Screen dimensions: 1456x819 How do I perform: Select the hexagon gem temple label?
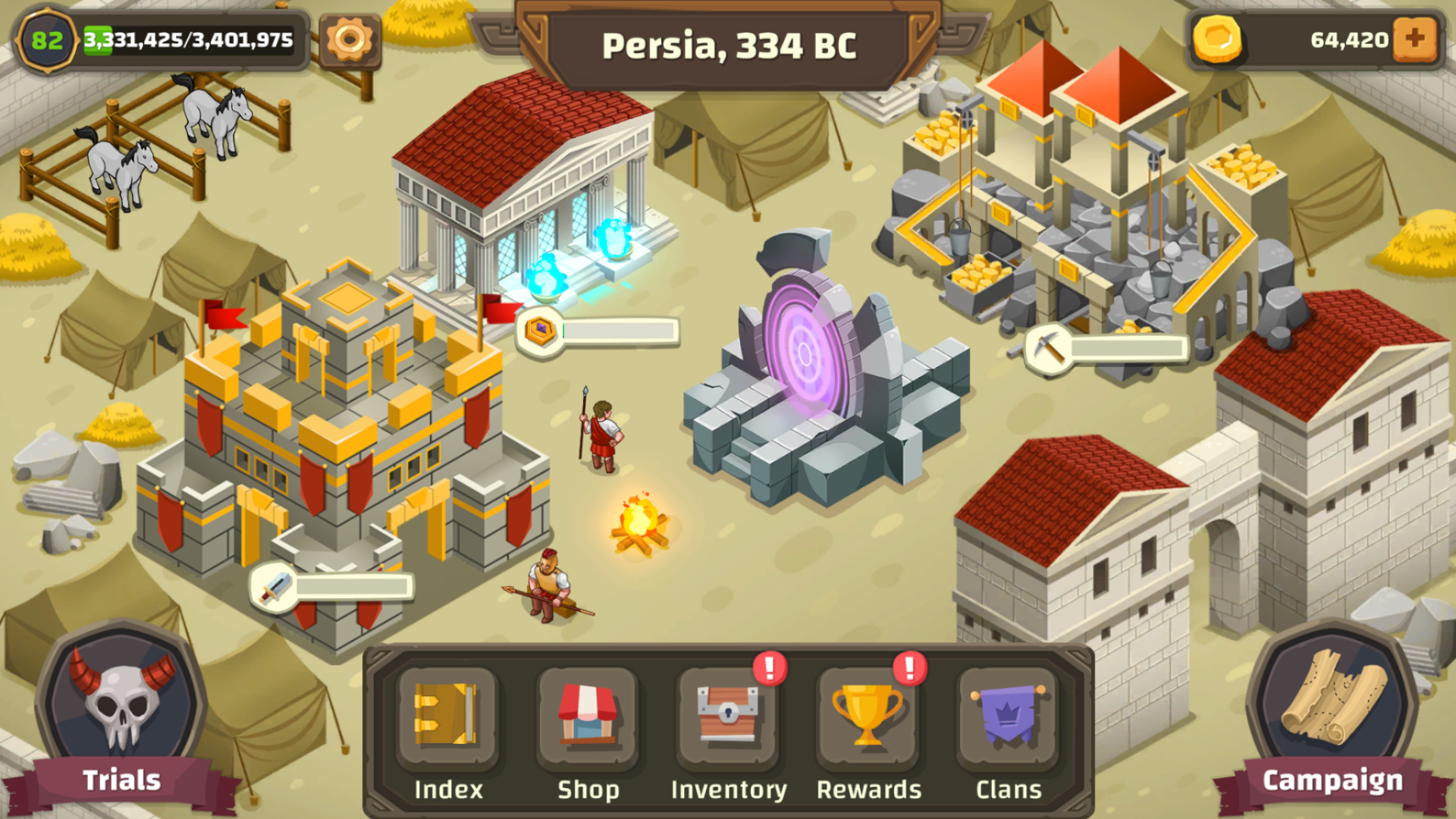pos(598,331)
